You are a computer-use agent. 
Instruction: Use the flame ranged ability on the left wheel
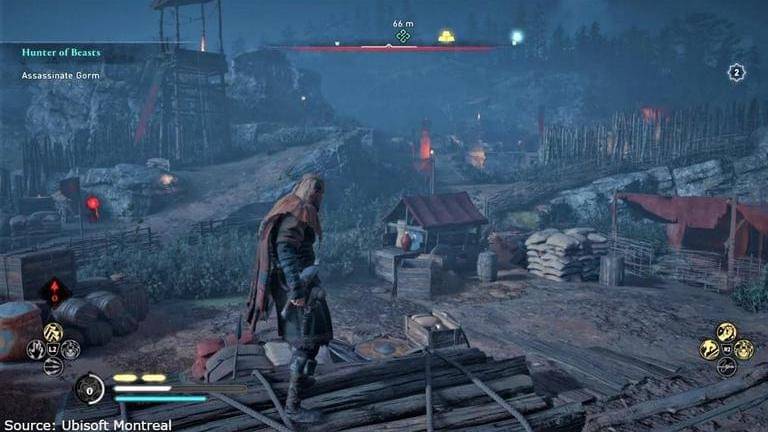click(37, 349)
